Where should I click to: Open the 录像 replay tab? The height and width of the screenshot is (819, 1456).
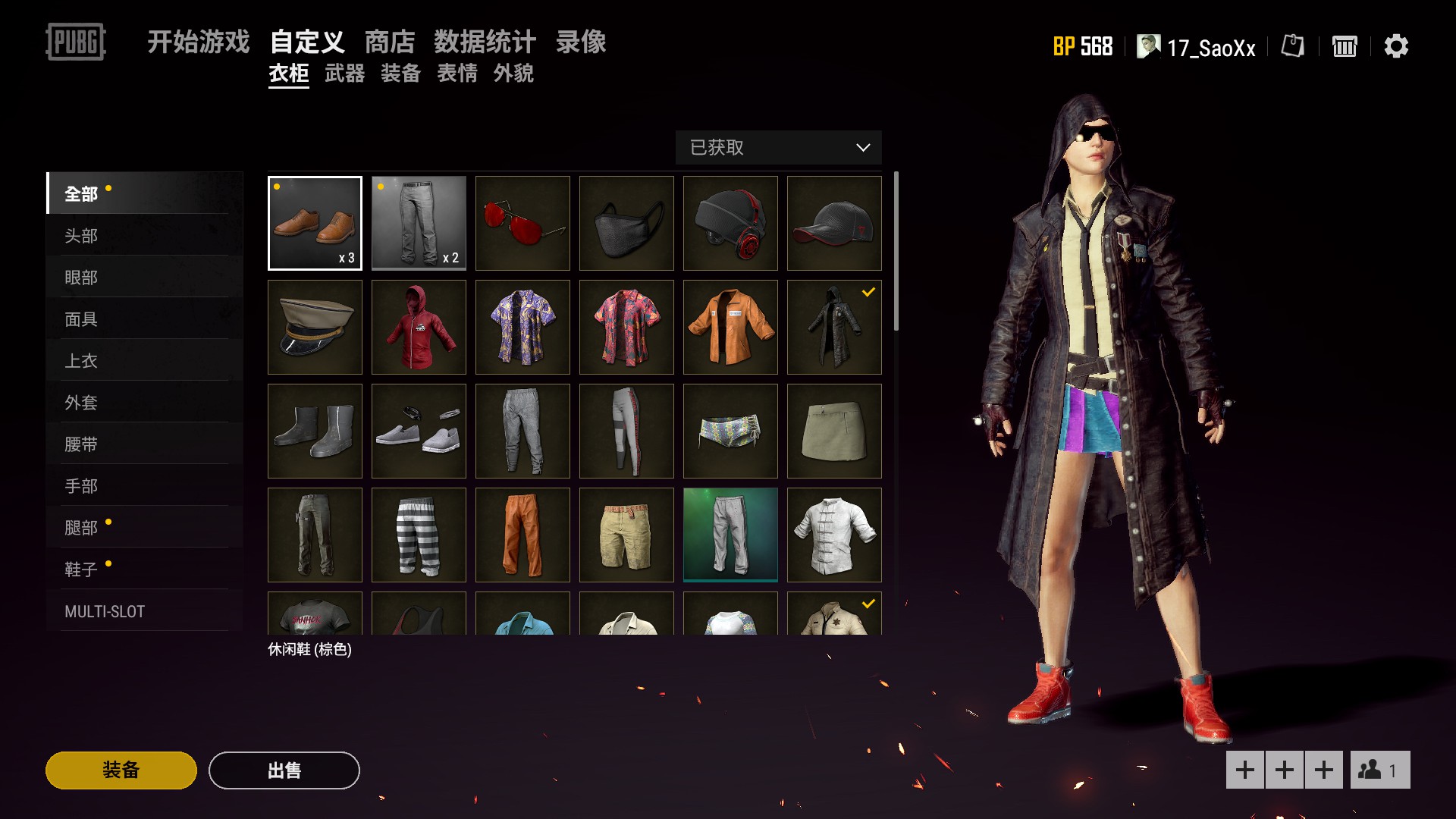pos(581,42)
